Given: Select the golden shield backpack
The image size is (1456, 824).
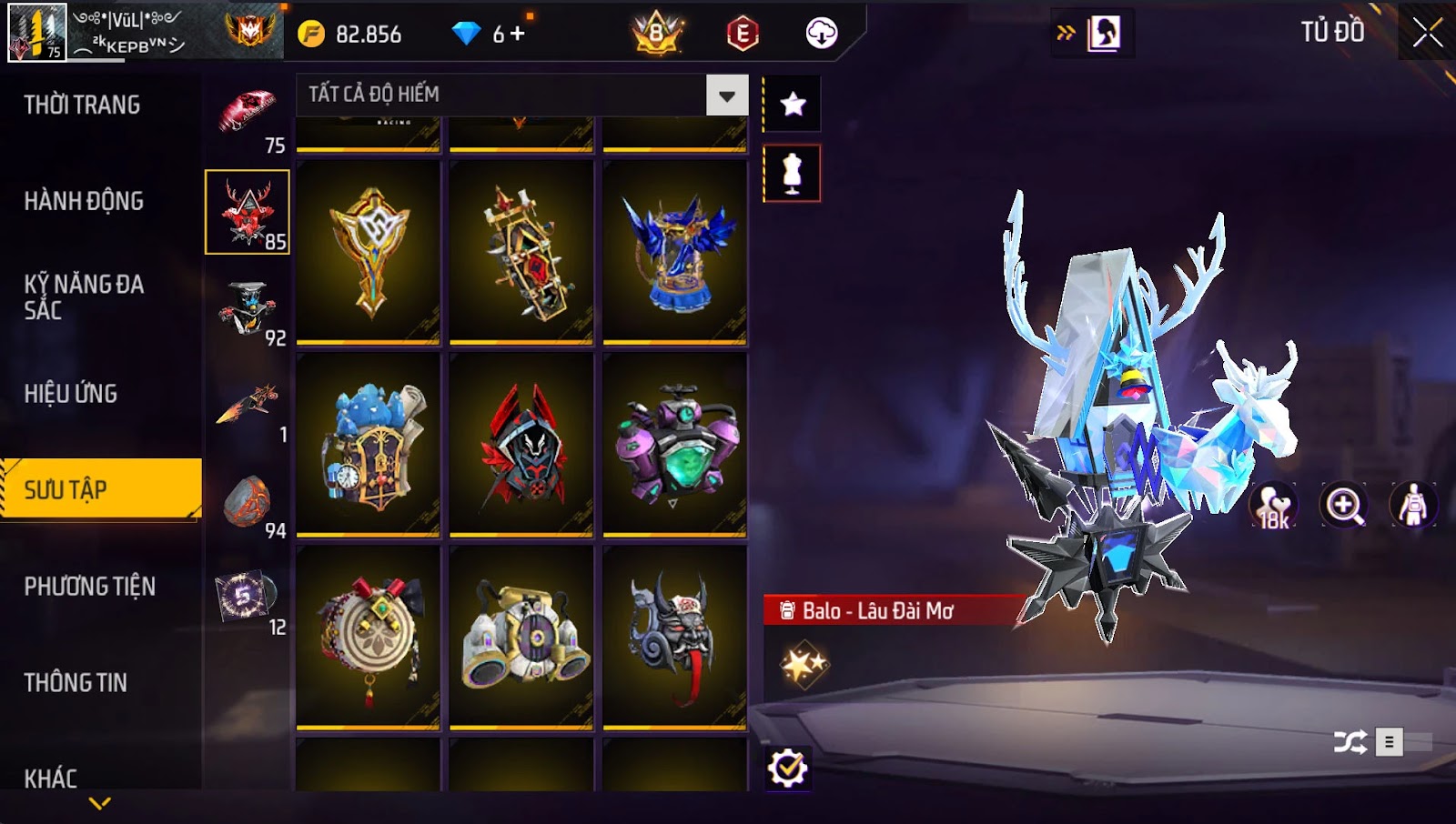Looking at the screenshot, I should coord(369,252).
